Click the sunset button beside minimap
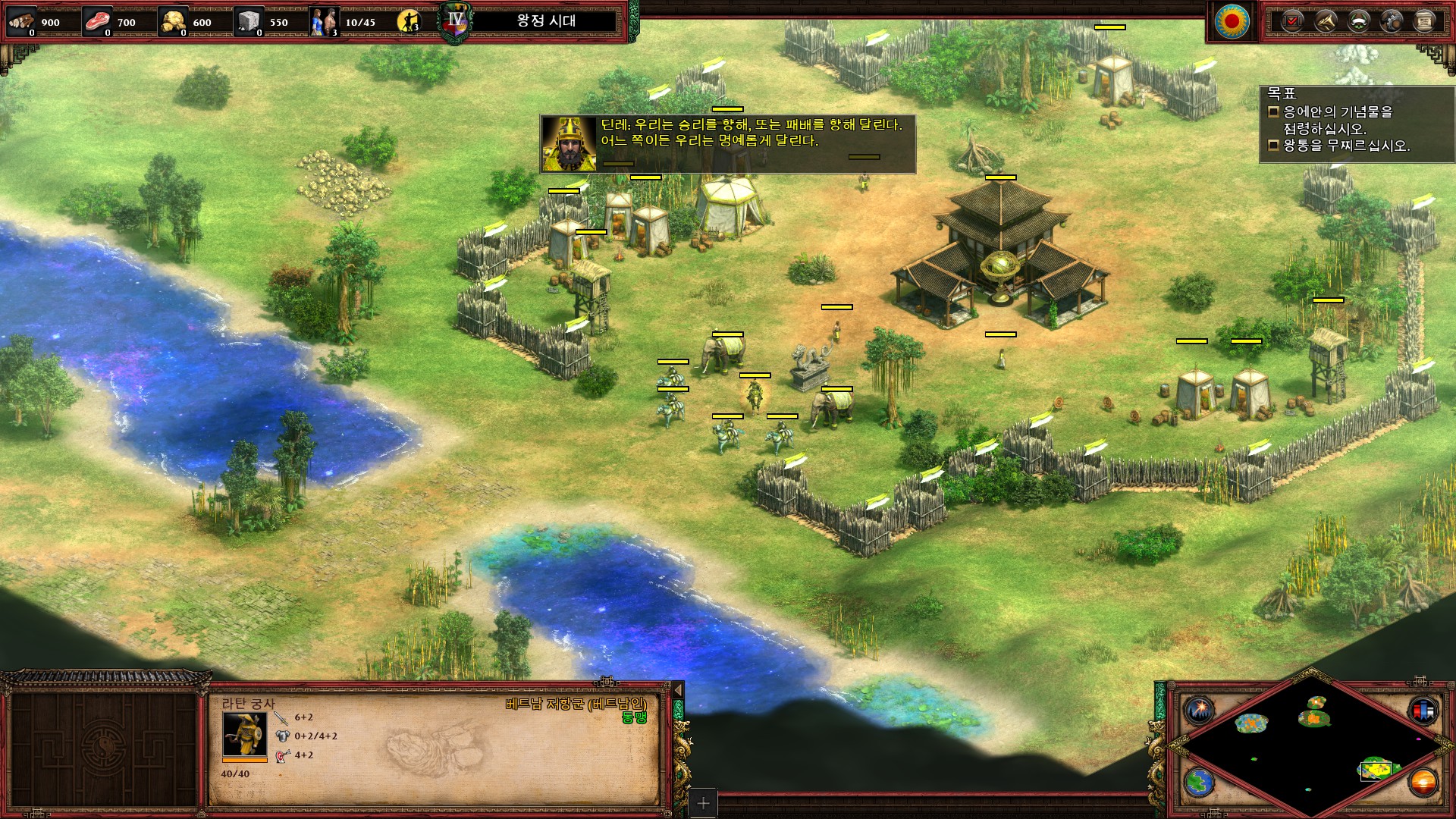1456x819 pixels. (1422, 782)
